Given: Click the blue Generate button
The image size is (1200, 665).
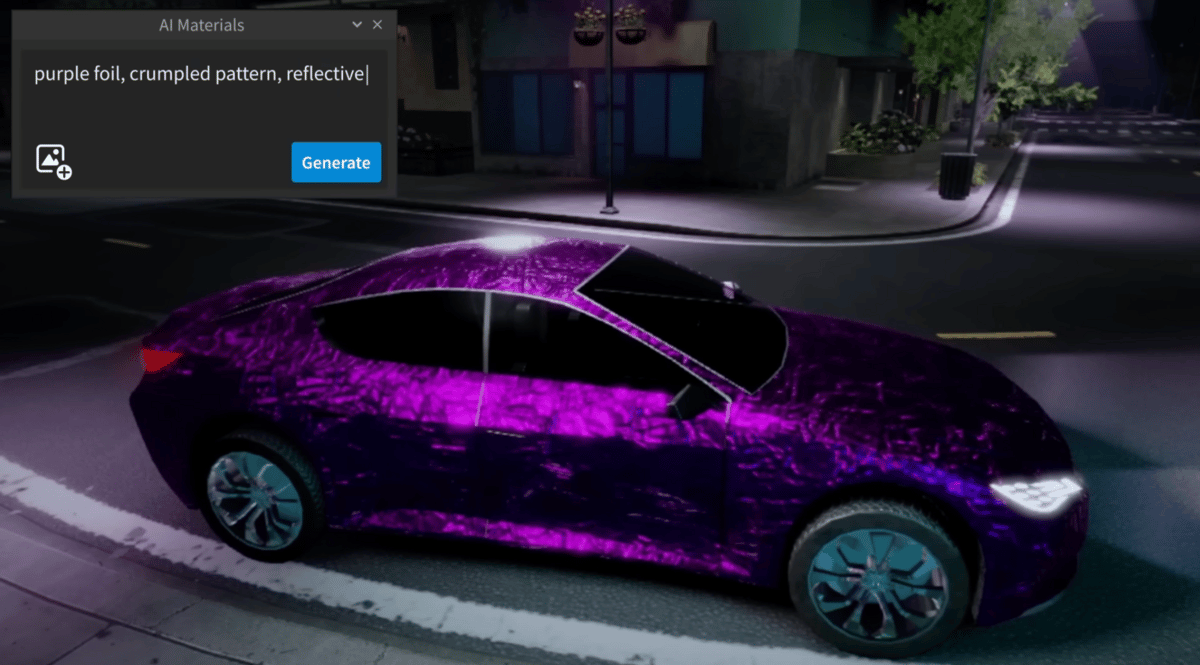Looking at the screenshot, I should coord(336,162).
